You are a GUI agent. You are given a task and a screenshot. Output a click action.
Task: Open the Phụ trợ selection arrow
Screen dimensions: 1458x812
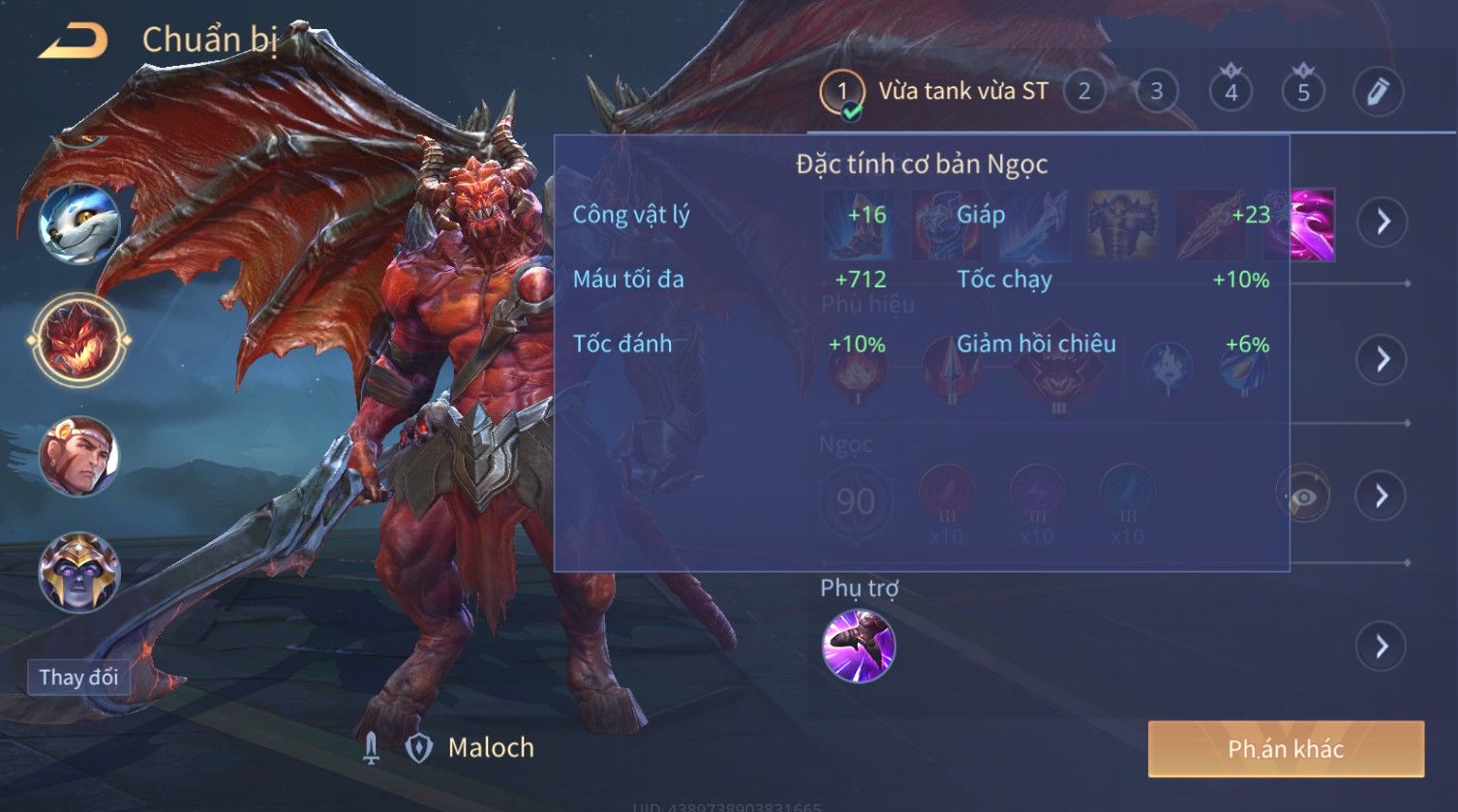(1382, 646)
